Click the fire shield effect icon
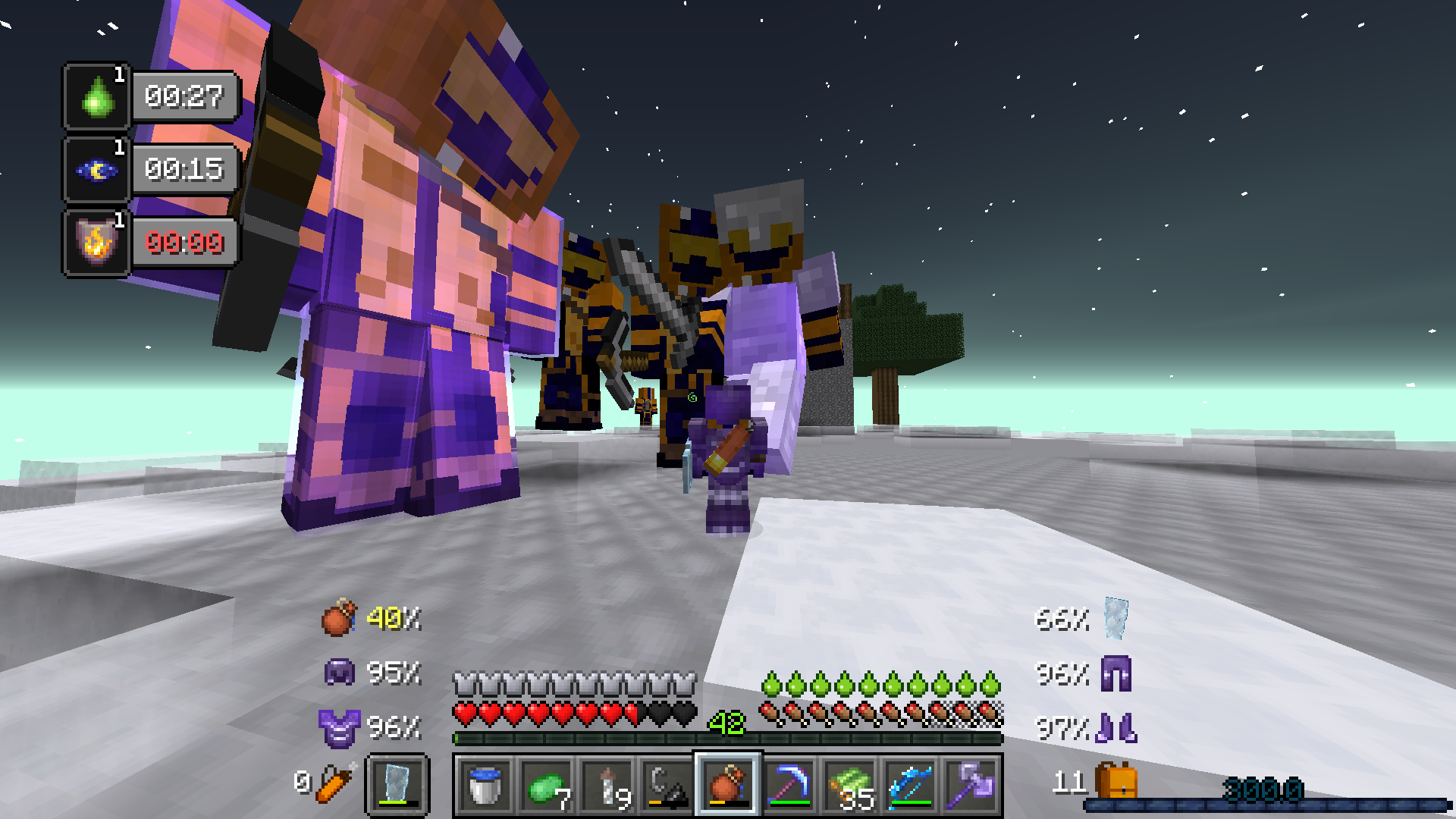 (x=96, y=243)
